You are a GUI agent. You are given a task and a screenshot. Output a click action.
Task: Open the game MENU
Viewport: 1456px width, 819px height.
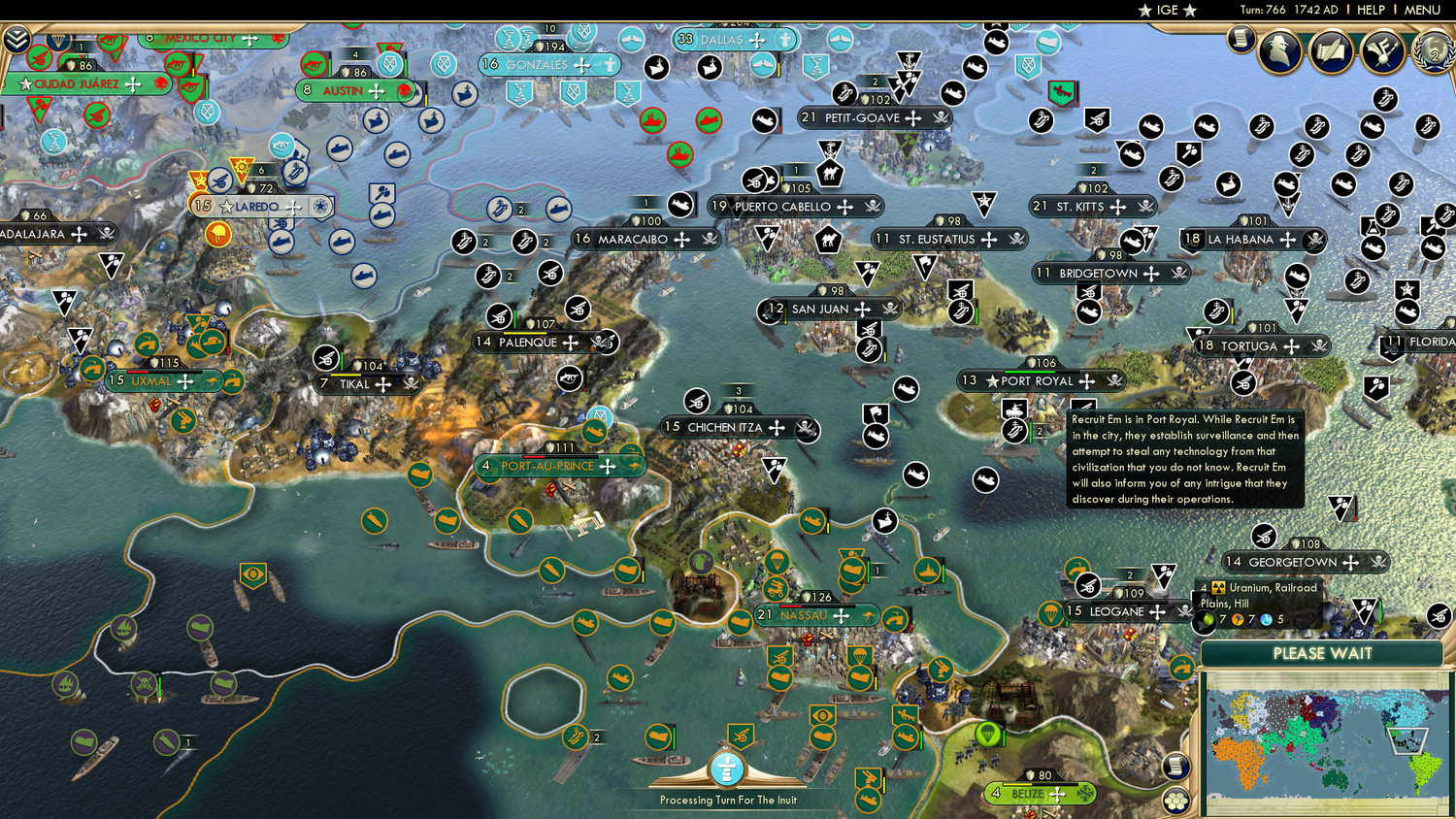pos(1420,11)
